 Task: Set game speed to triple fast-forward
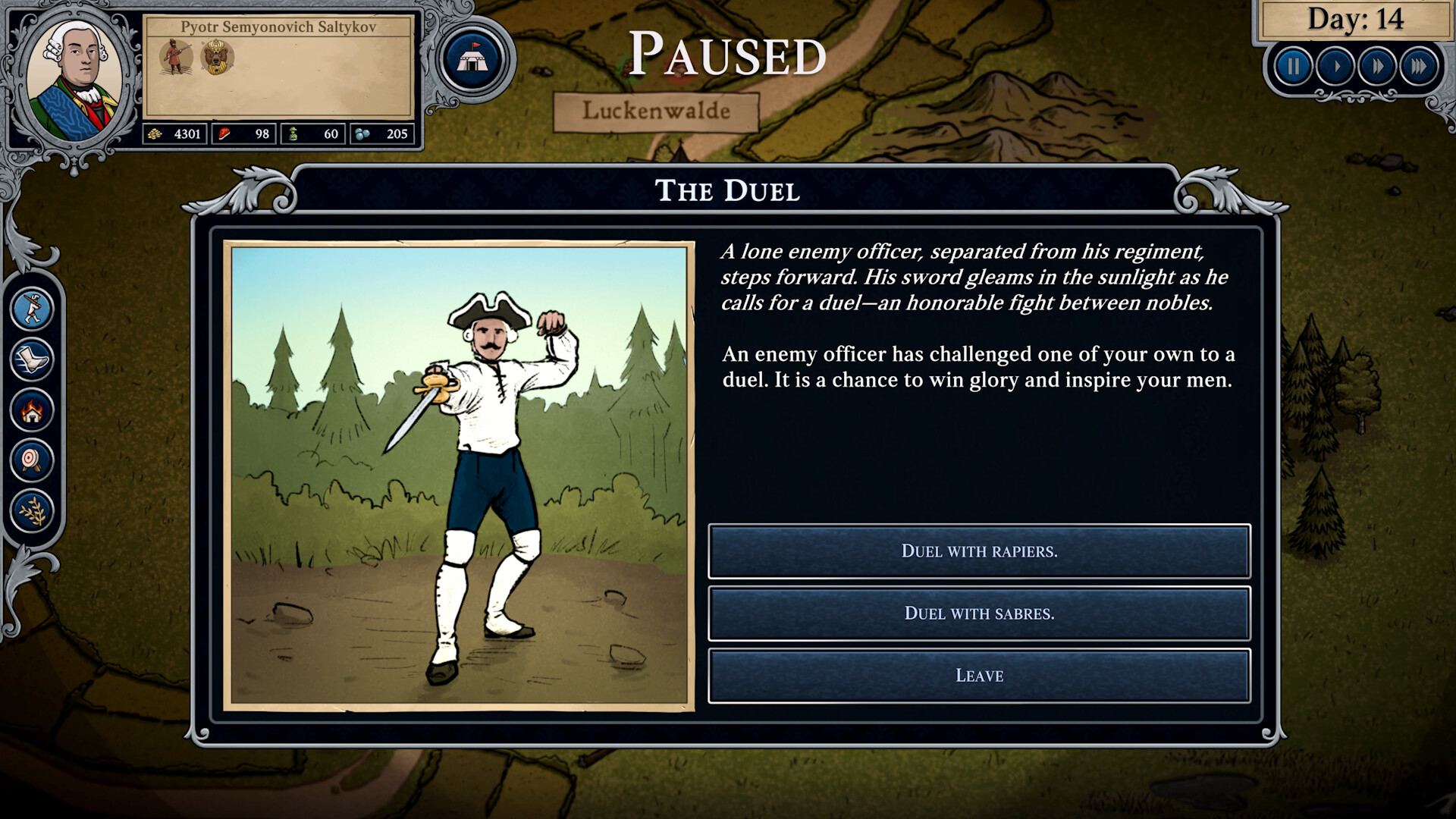point(1419,67)
